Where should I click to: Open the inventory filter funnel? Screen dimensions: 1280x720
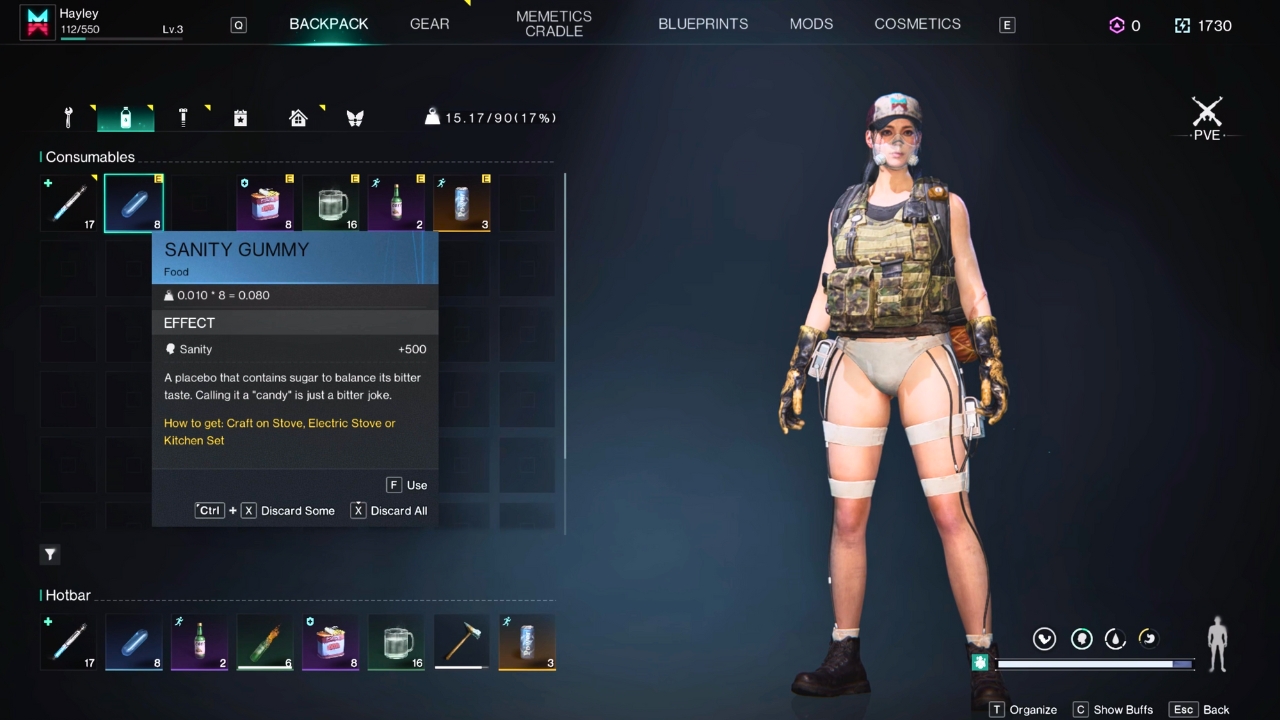tap(50, 554)
